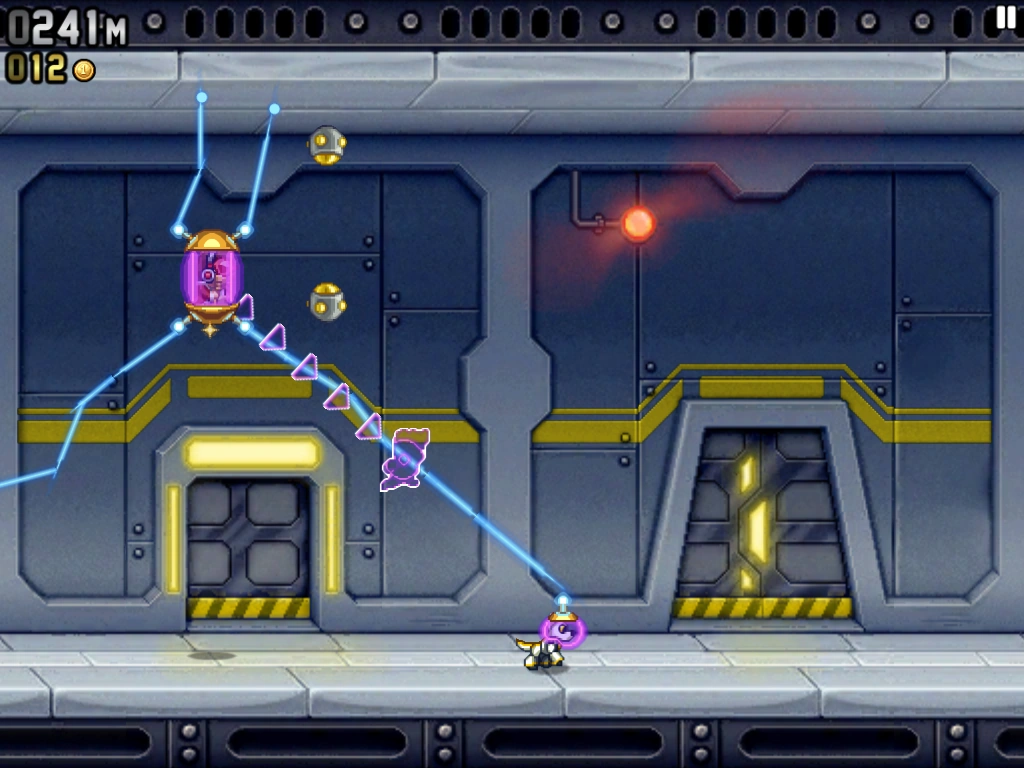Pause the game with the pause button
Viewport: 1024px width, 768px height.
pyautogui.click(x=1005, y=17)
